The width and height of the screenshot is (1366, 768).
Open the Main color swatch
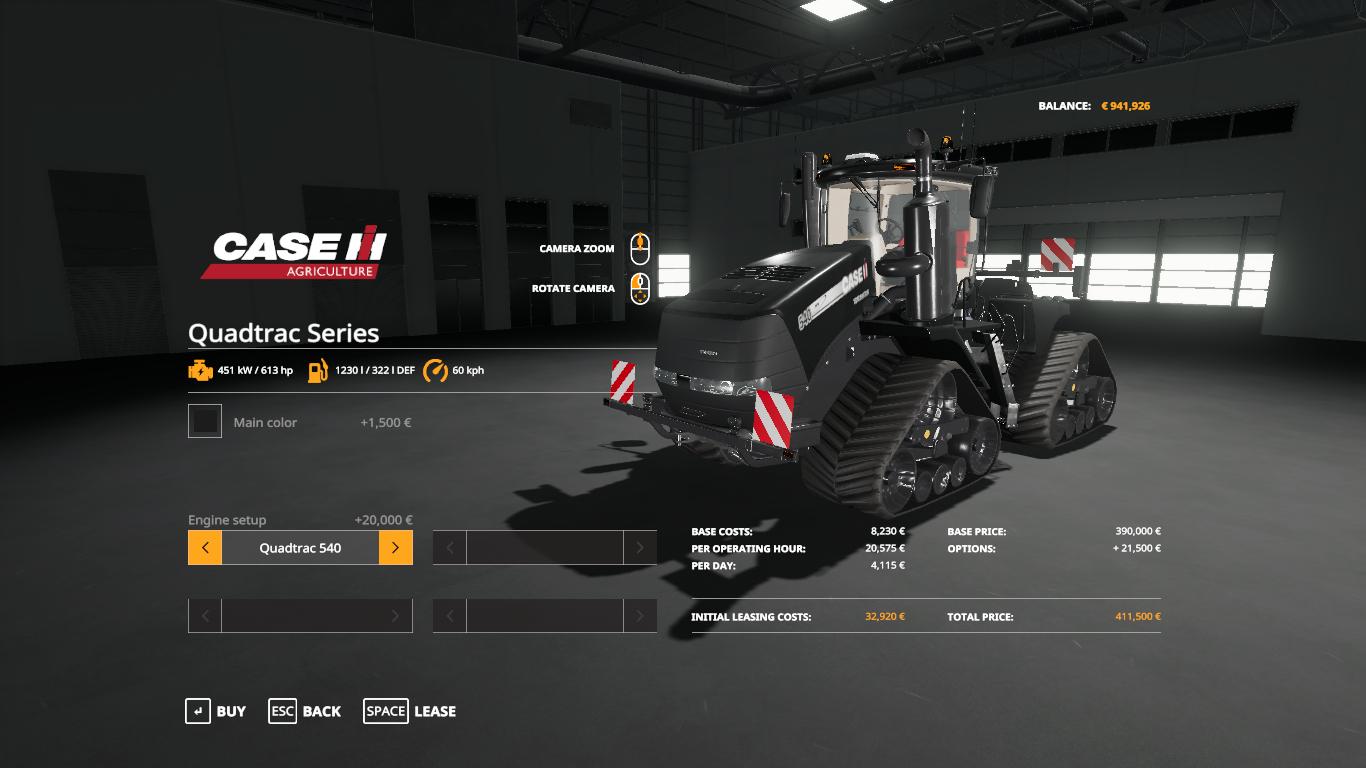pyautogui.click(x=205, y=422)
